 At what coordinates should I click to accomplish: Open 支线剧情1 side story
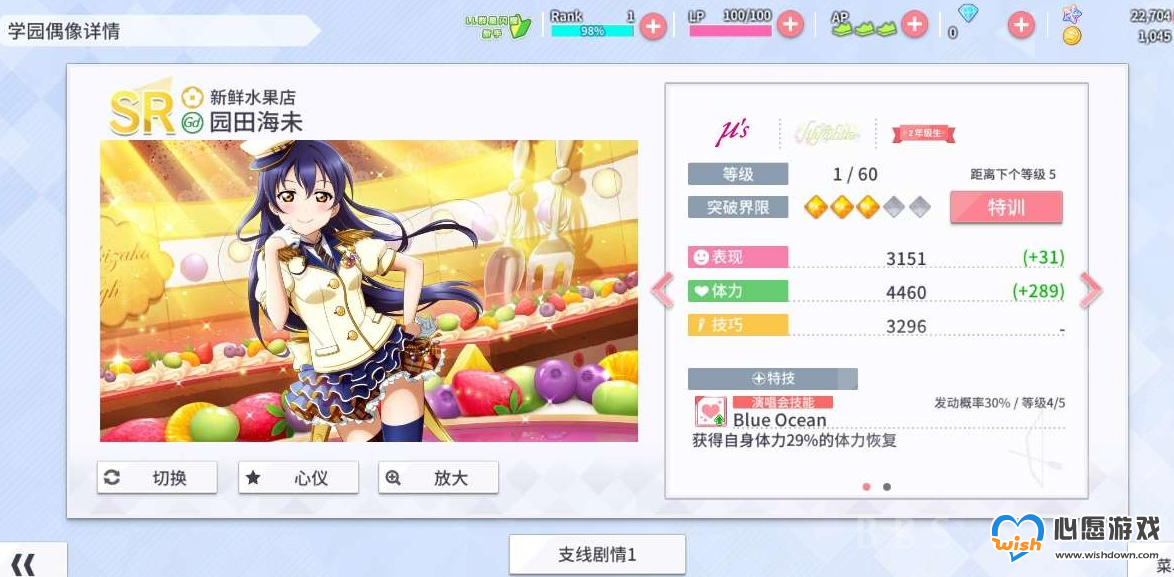click(x=597, y=554)
